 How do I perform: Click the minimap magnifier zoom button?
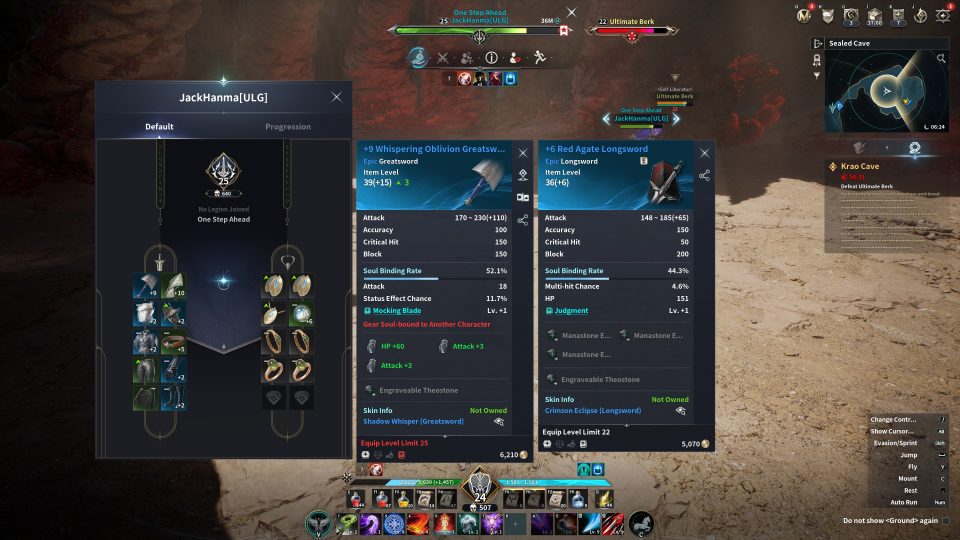(941, 59)
